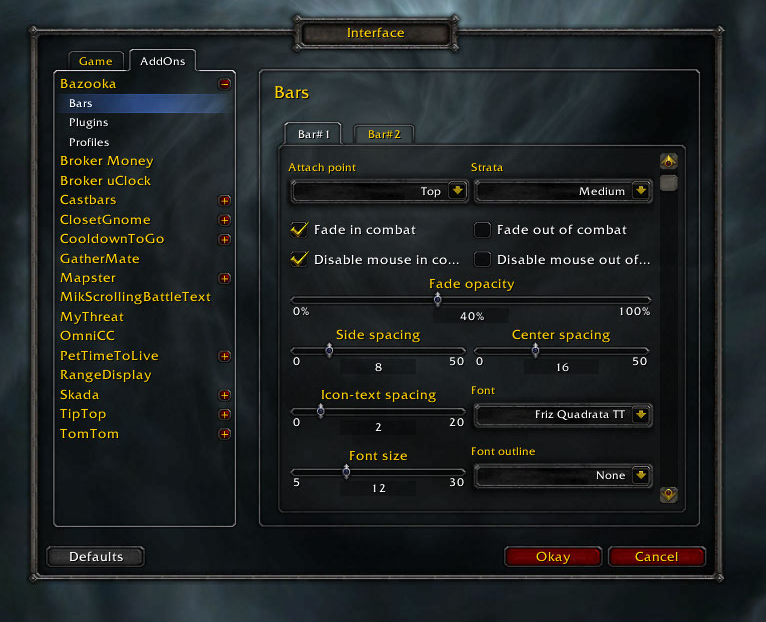Cancel the interface options
The image size is (766, 622).
[656, 557]
